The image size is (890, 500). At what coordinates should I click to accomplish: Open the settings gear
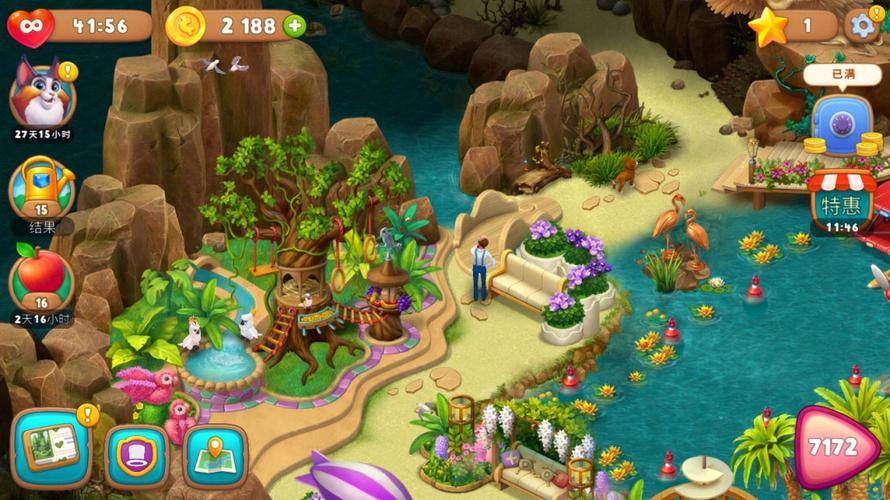[862, 25]
